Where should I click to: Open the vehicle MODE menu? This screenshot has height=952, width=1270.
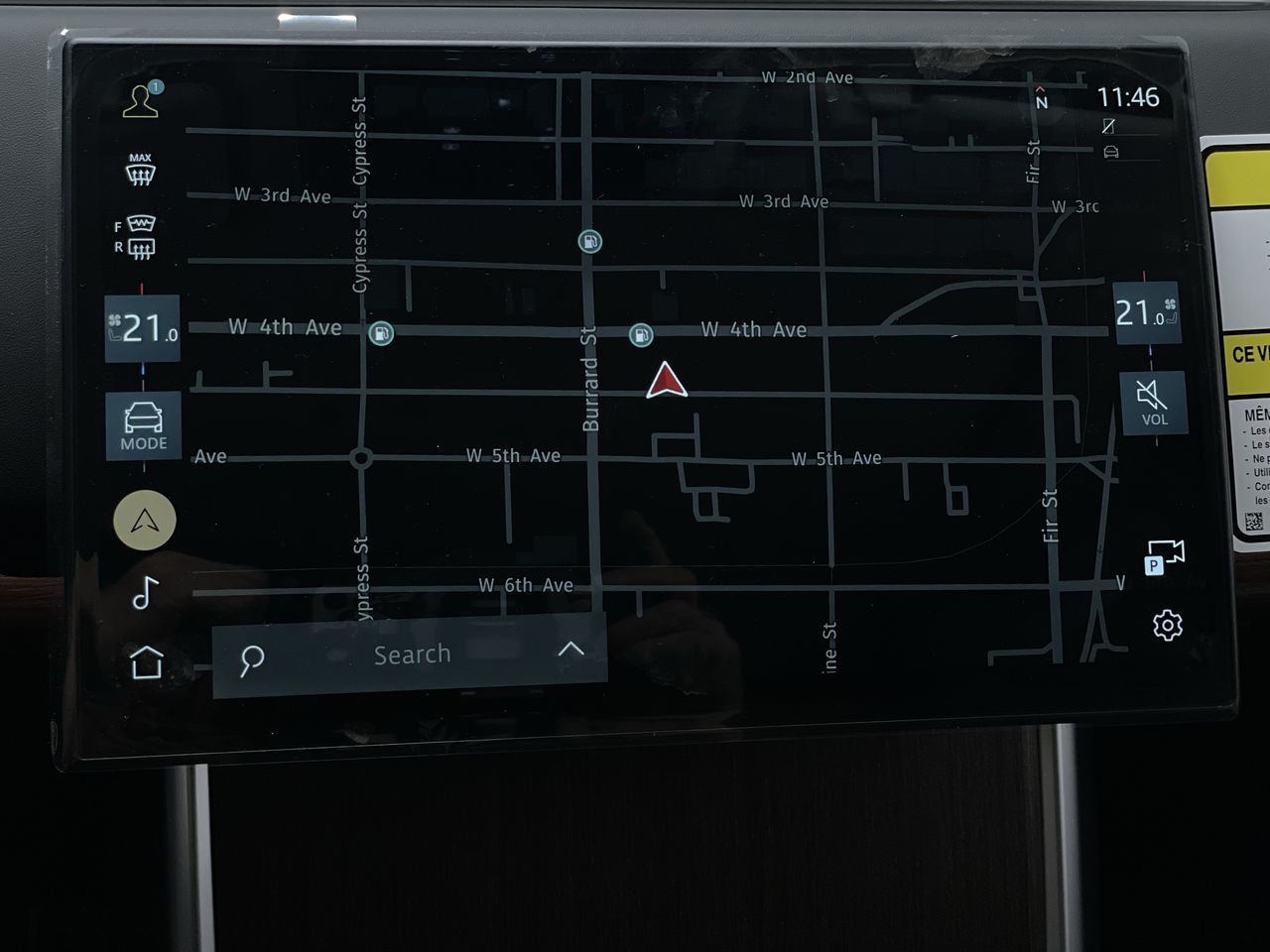coord(144,426)
